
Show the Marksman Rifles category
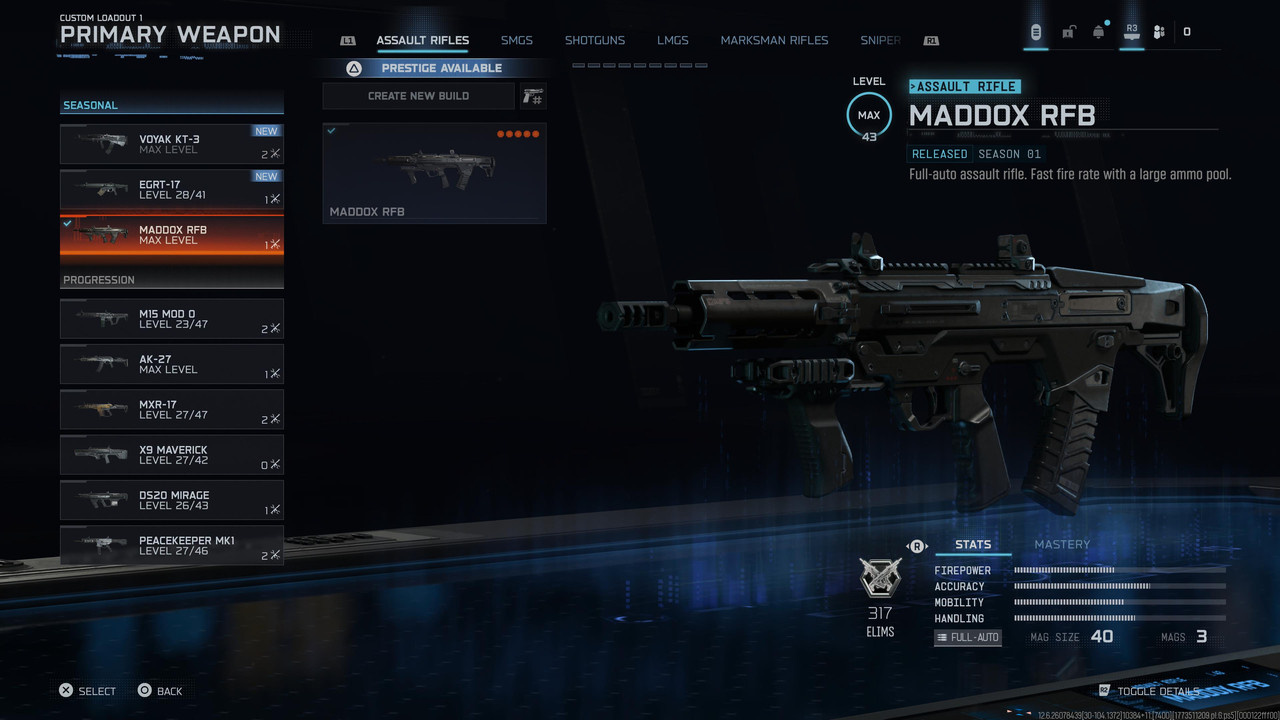(774, 41)
